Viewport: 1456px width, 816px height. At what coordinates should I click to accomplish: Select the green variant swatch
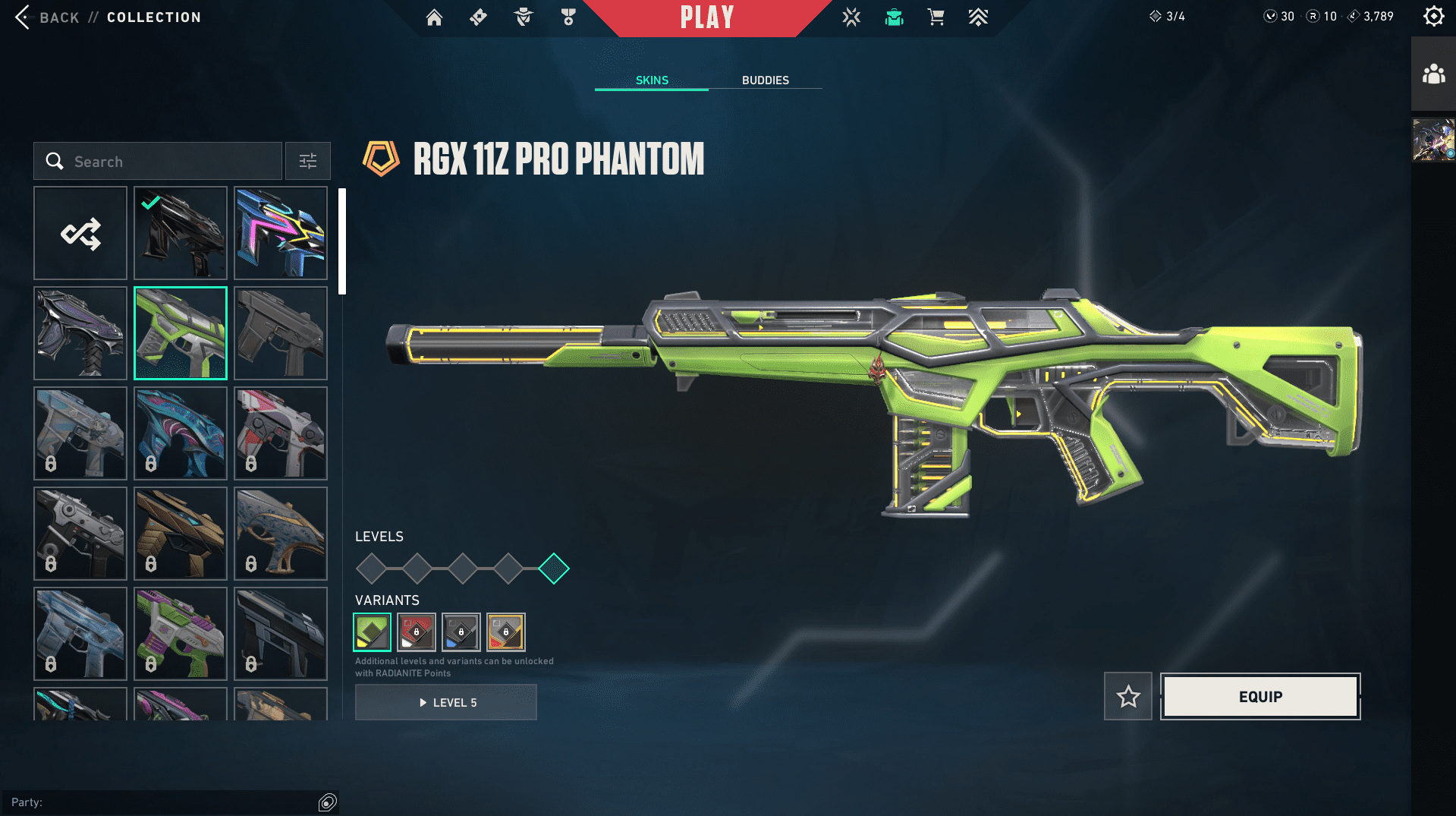click(x=372, y=632)
